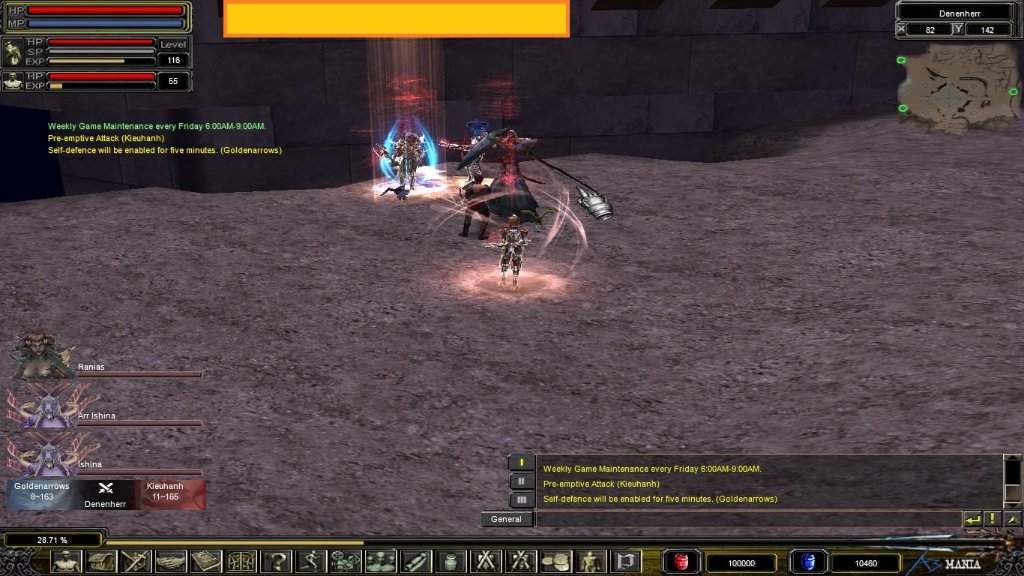This screenshot has width=1024, height=576.
Task: Open the character figure toolbar icon
Action: [66, 562]
